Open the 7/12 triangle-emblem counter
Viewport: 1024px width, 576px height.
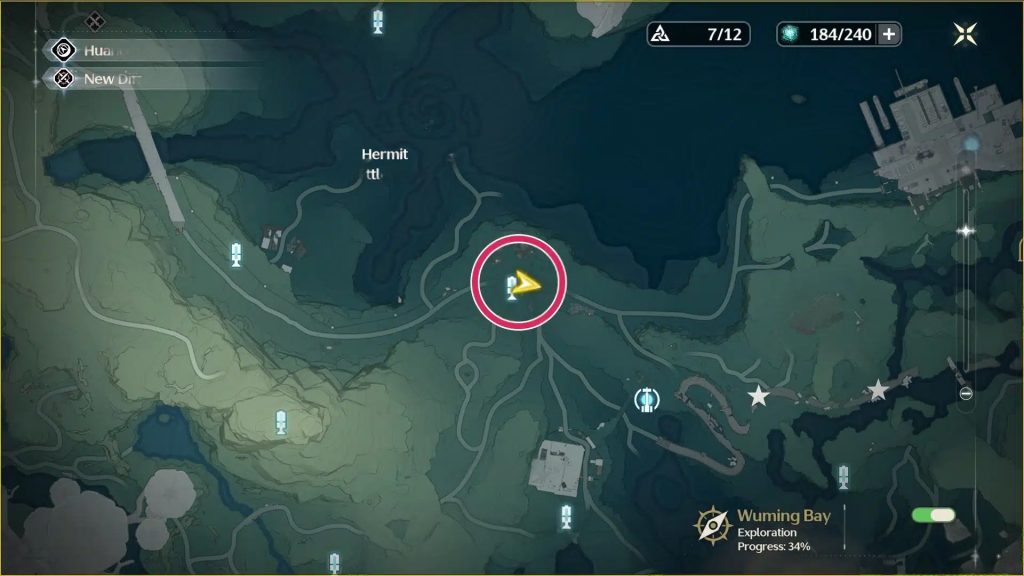pyautogui.click(x=698, y=34)
